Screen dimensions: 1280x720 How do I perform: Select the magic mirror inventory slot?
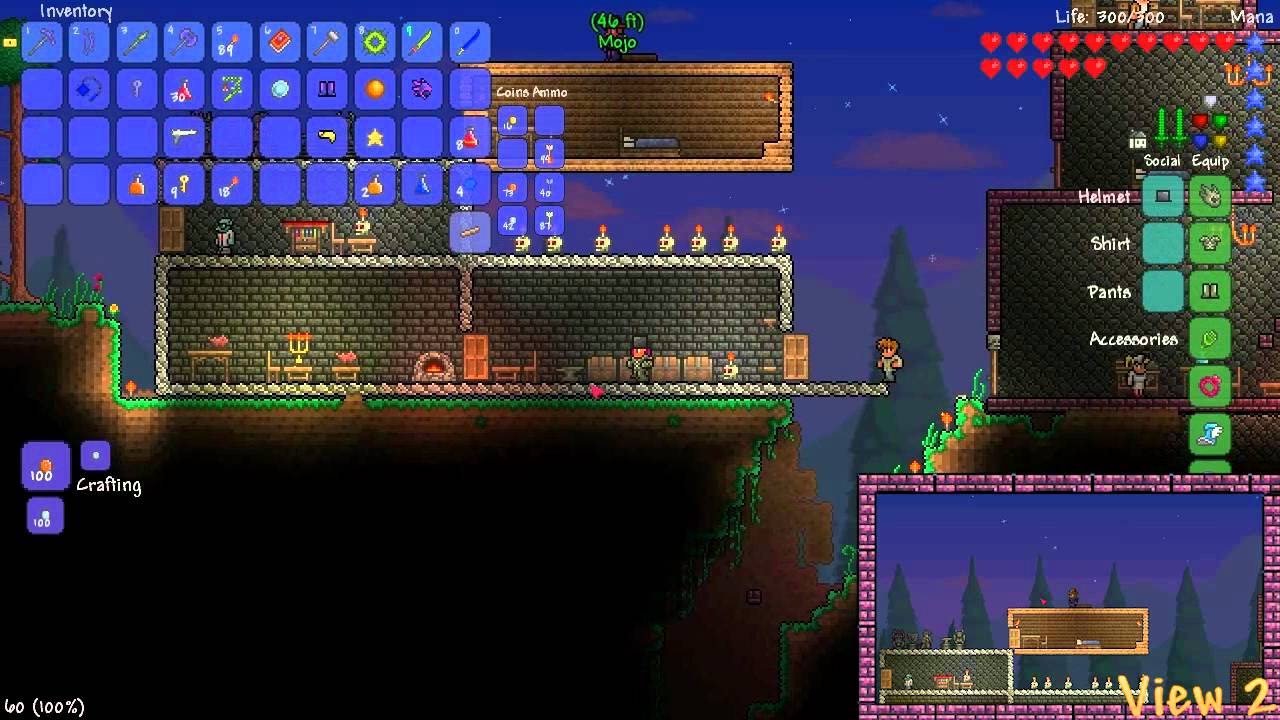[x=280, y=90]
